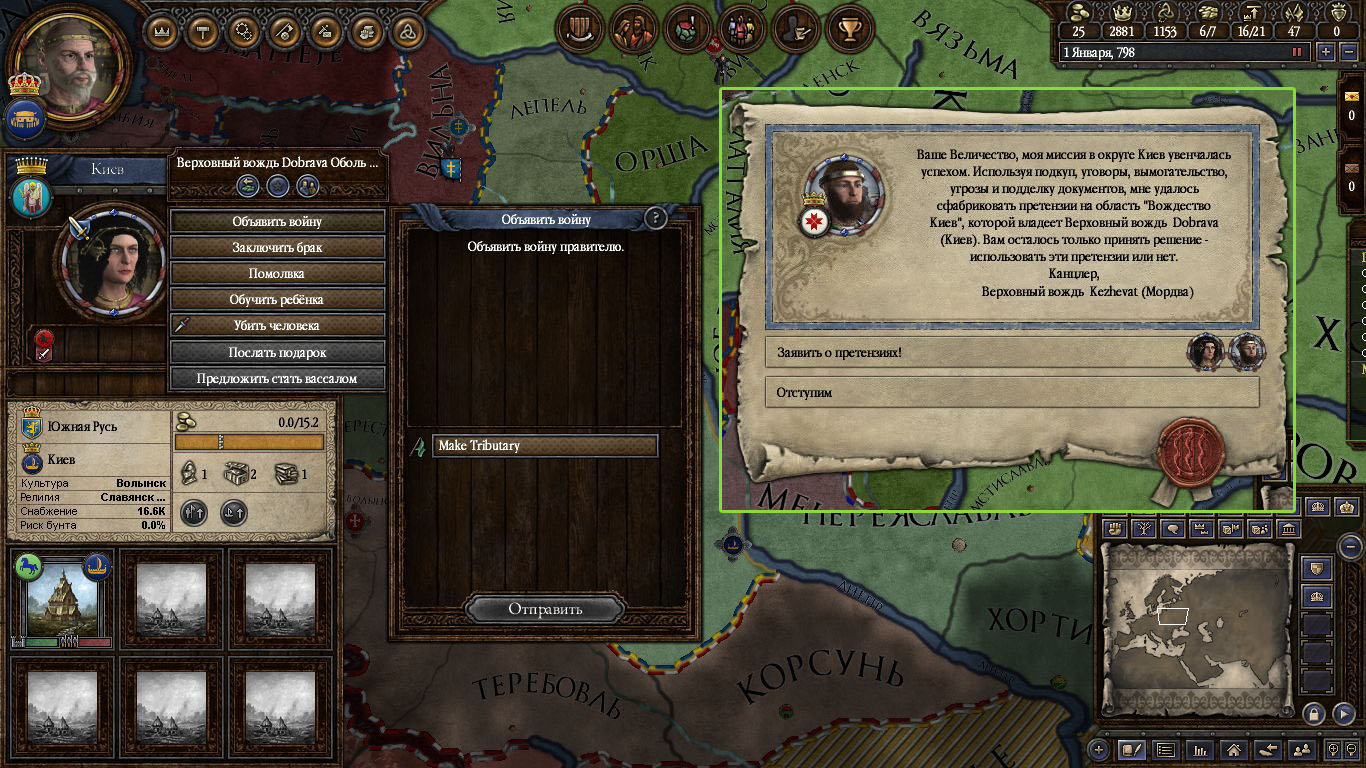Open the trophy icon in top toolbar

(850, 30)
